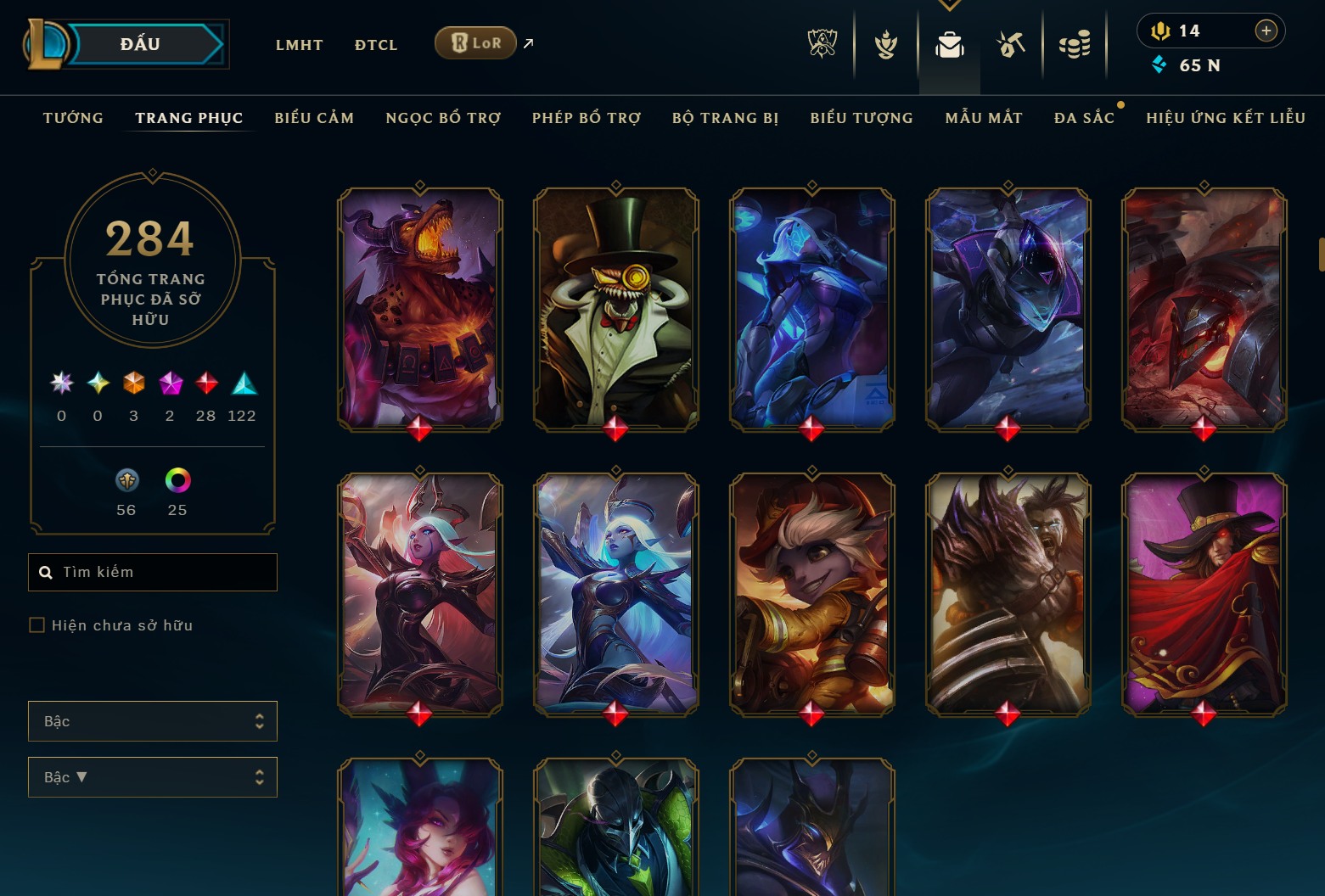Screen dimensions: 1325x896
Task: Click the blue essence gem icon
Action: coord(1160,64)
